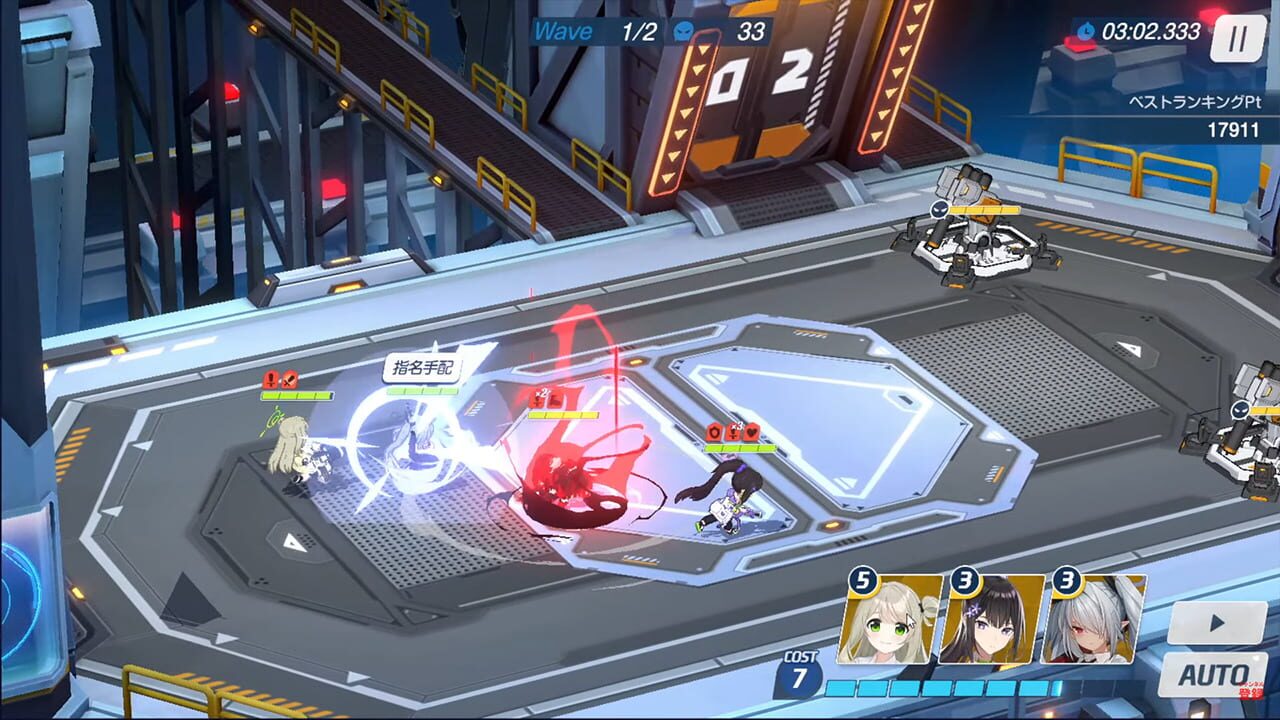1280x720 pixels.
Task: Click the skull enemy counter icon next to Wave
Action: pyautogui.click(x=682, y=31)
